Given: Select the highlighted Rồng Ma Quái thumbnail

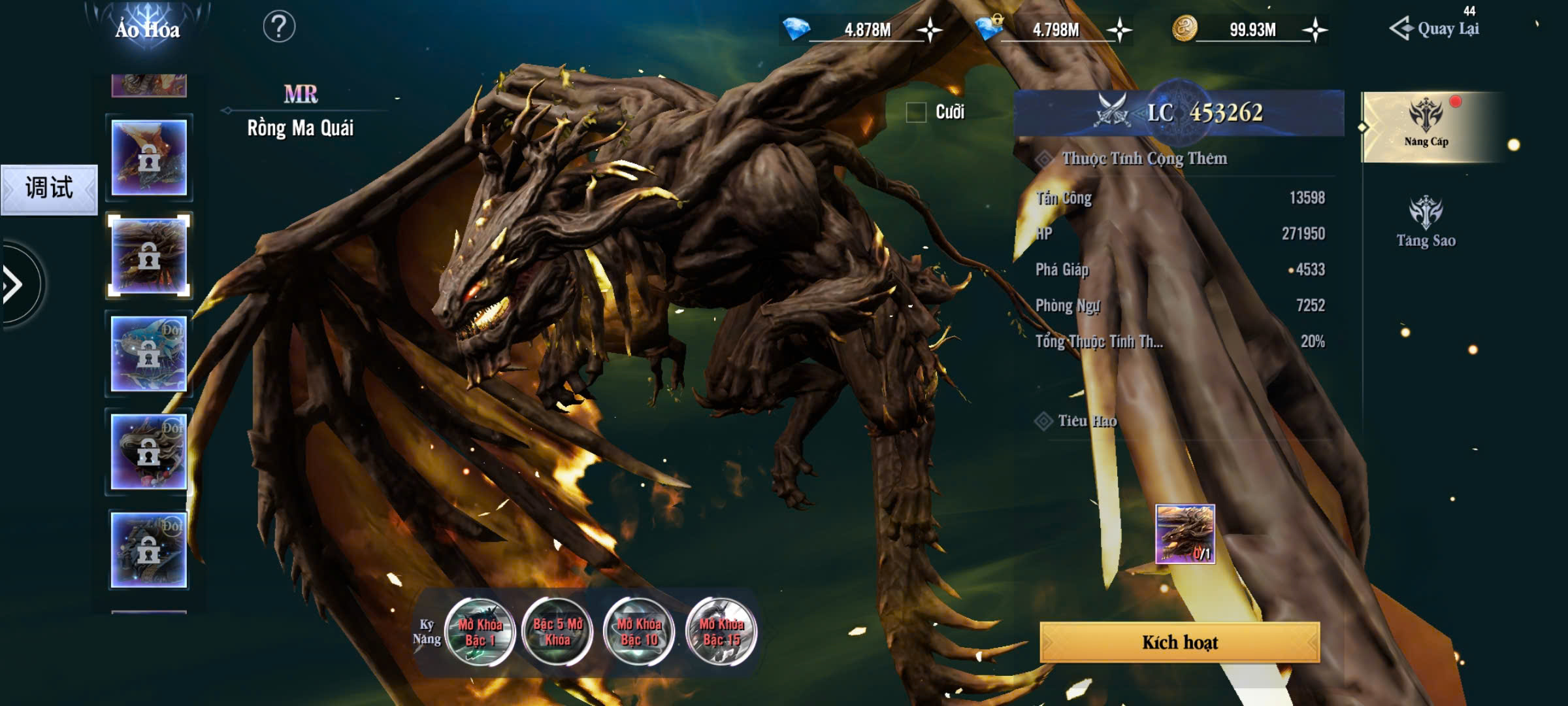Looking at the screenshot, I should (149, 256).
